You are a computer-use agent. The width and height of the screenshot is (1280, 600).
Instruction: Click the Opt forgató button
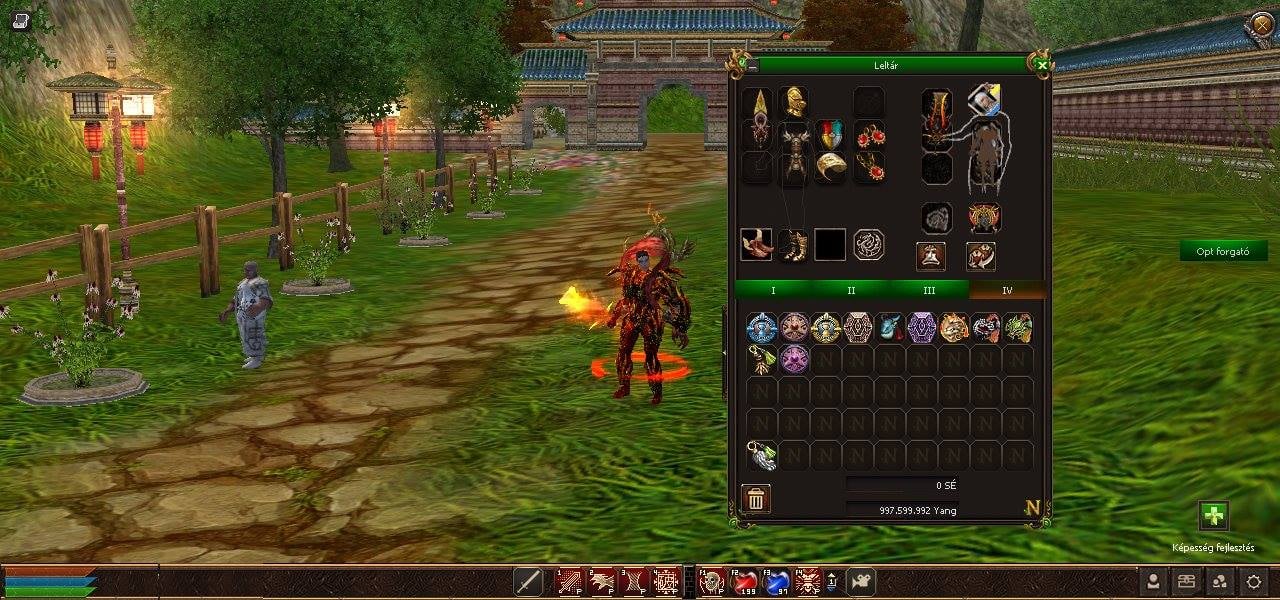(x=1223, y=251)
